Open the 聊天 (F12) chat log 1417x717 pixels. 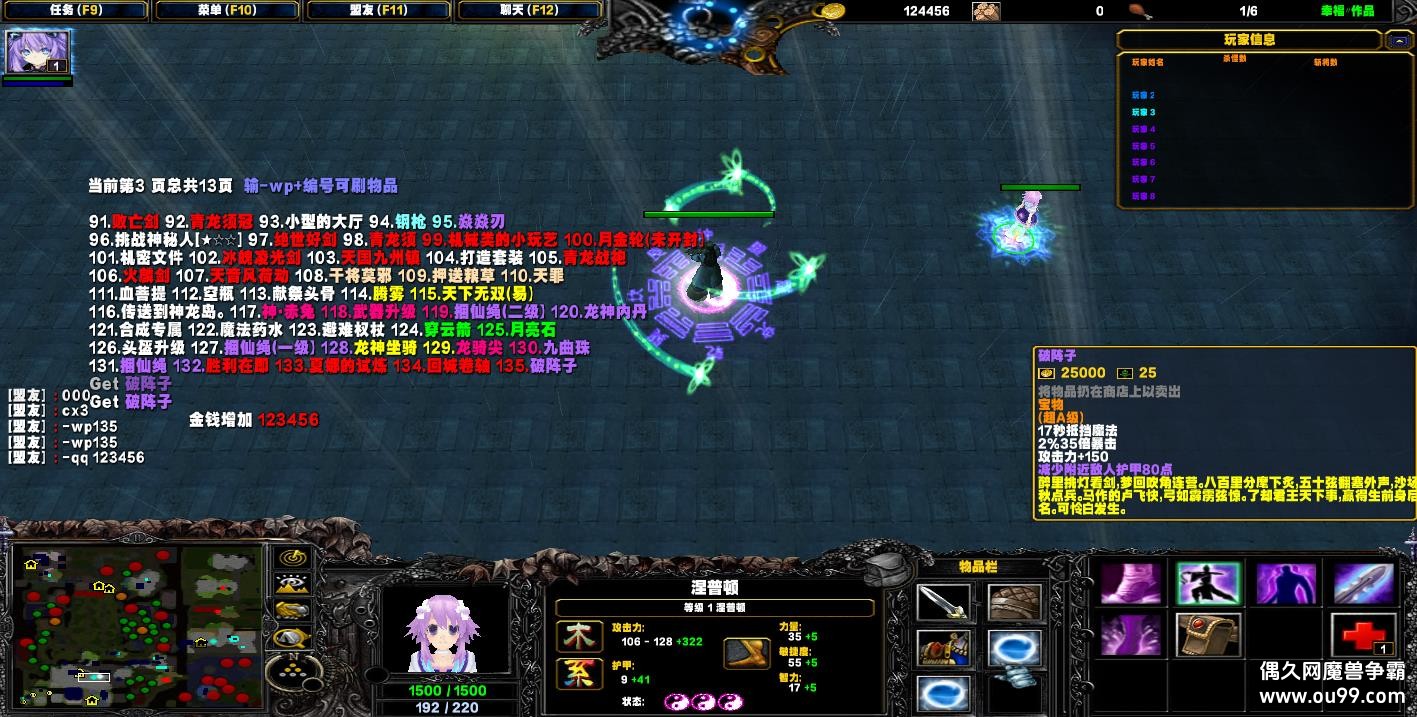click(x=530, y=11)
